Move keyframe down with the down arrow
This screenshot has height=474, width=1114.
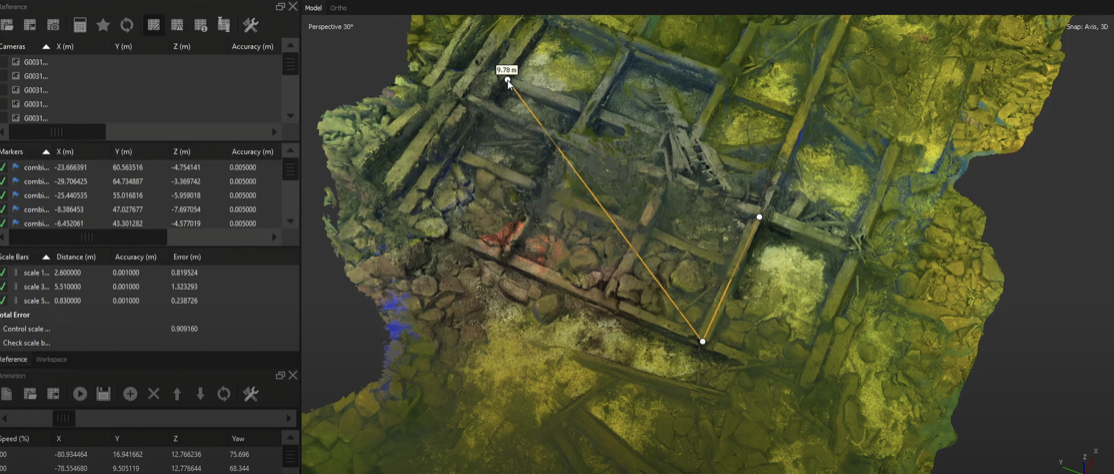point(200,394)
